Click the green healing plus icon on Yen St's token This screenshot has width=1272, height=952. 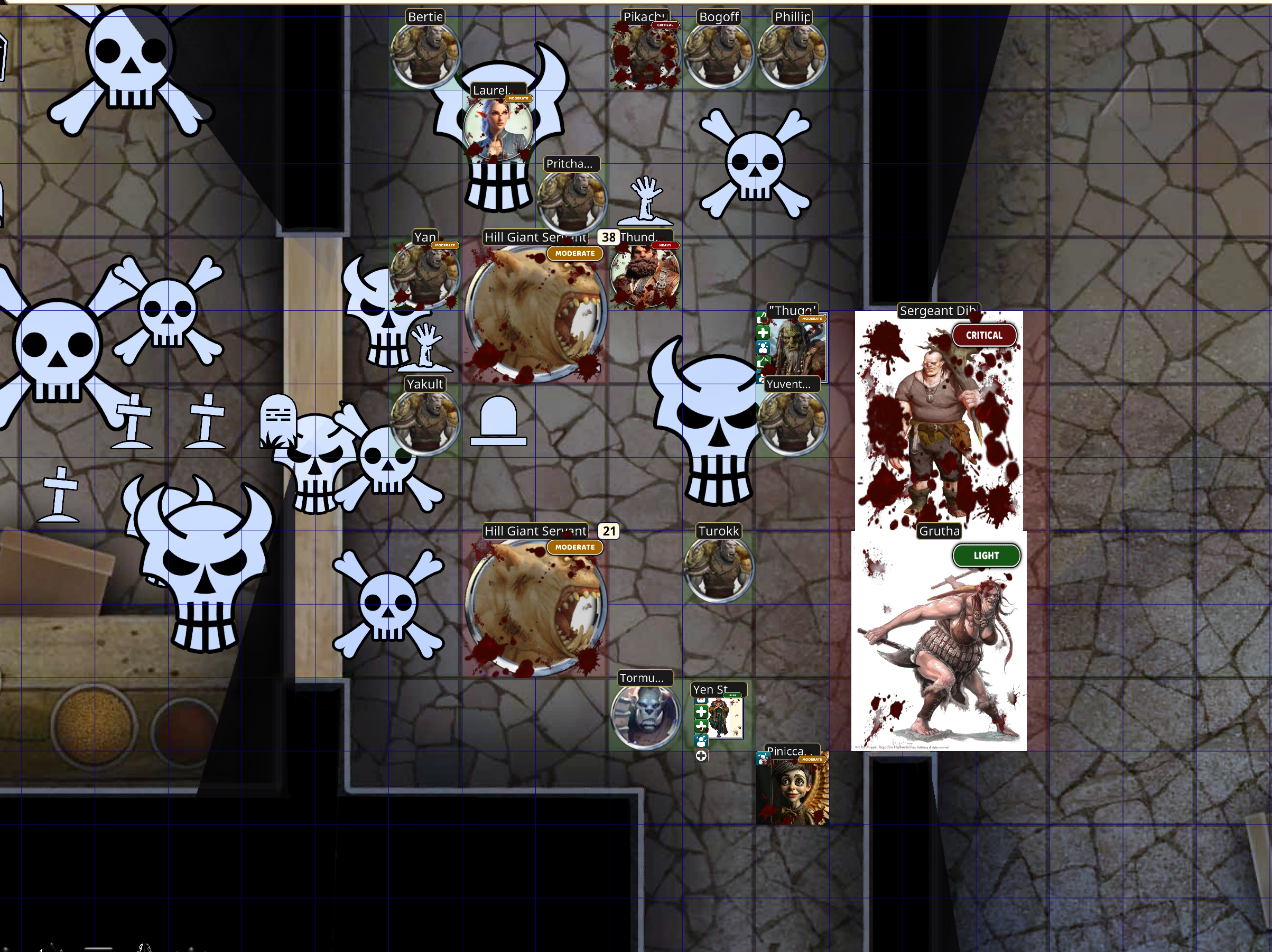click(x=702, y=711)
